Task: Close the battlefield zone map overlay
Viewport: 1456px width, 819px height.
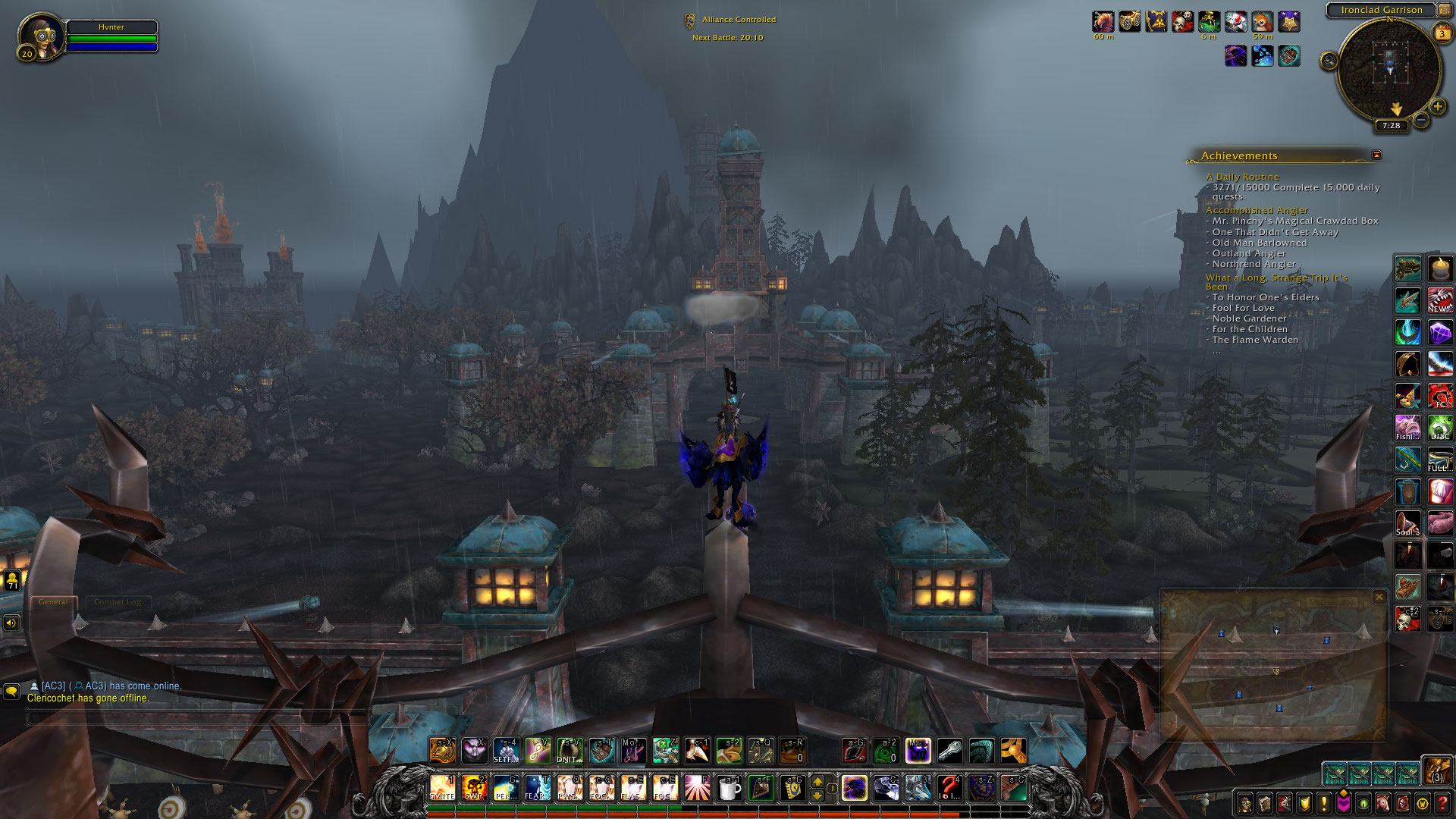Action: tap(1379, 598)
